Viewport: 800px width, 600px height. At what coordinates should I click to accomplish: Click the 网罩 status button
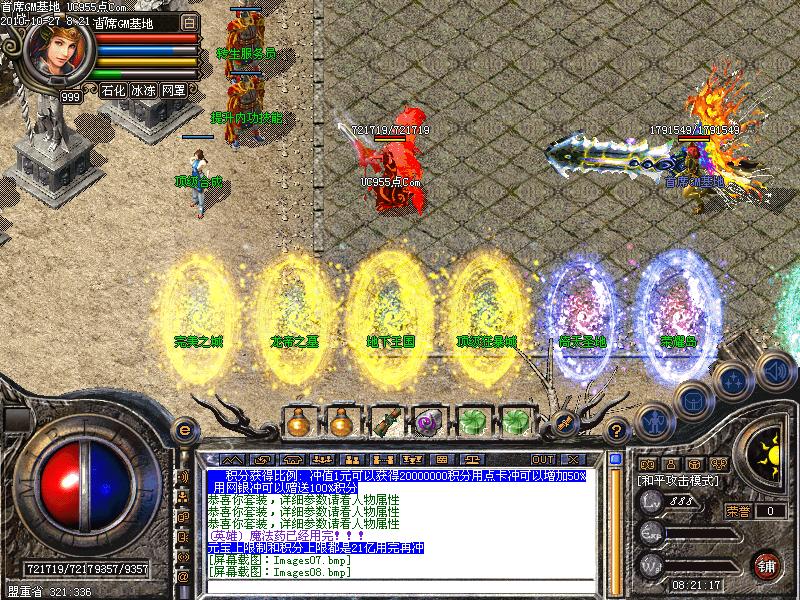click(174, 90)
